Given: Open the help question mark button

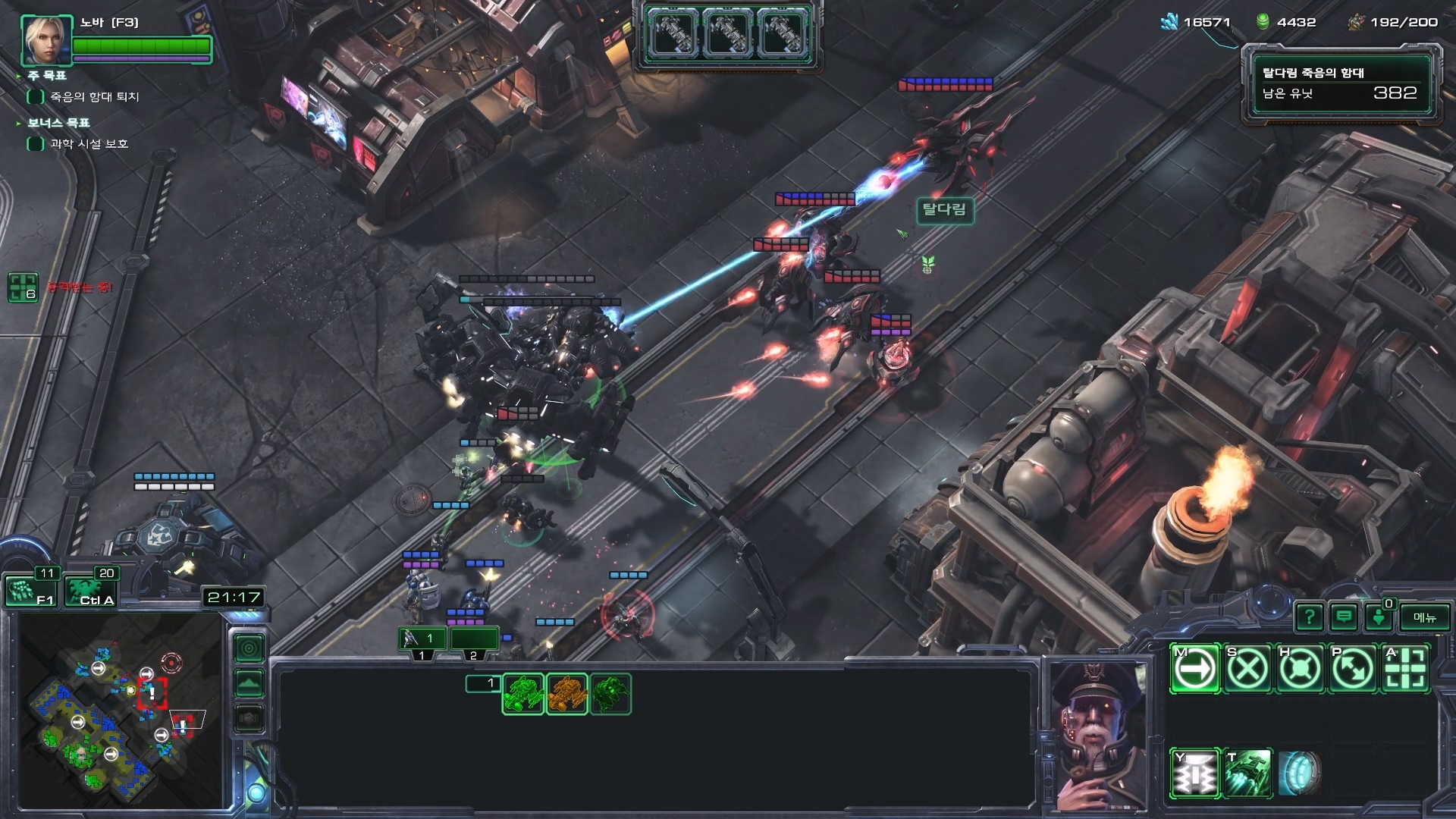Looking at the screenshot, I should [x=1310, y=617].
